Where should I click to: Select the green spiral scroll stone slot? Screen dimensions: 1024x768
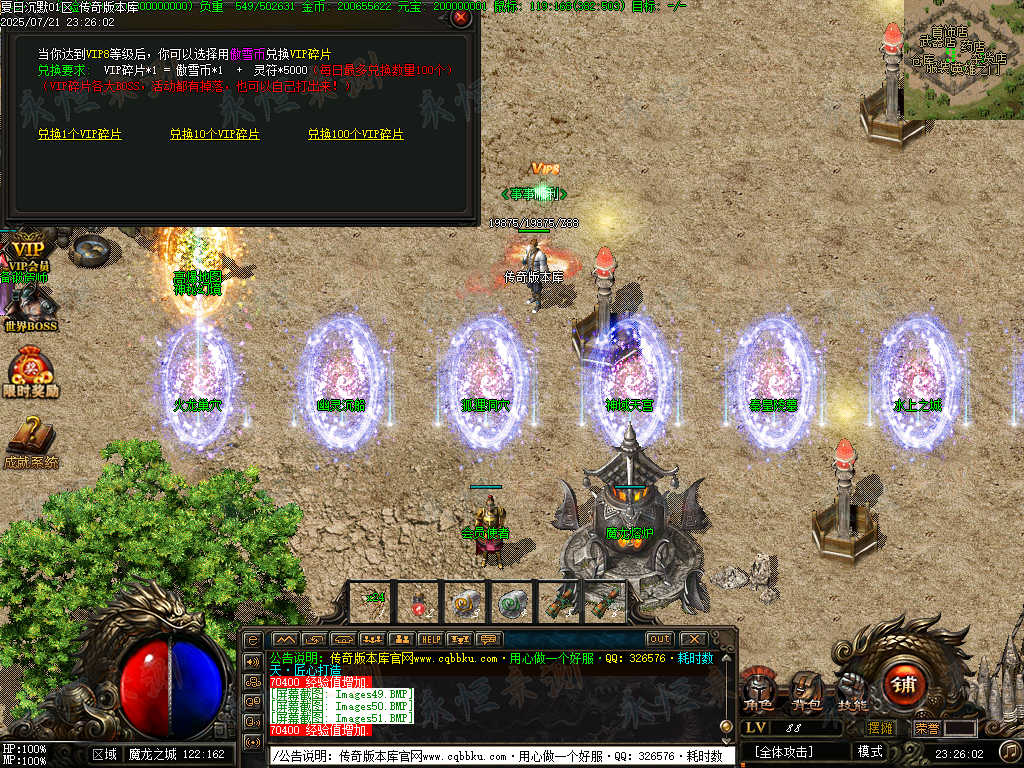512,603
